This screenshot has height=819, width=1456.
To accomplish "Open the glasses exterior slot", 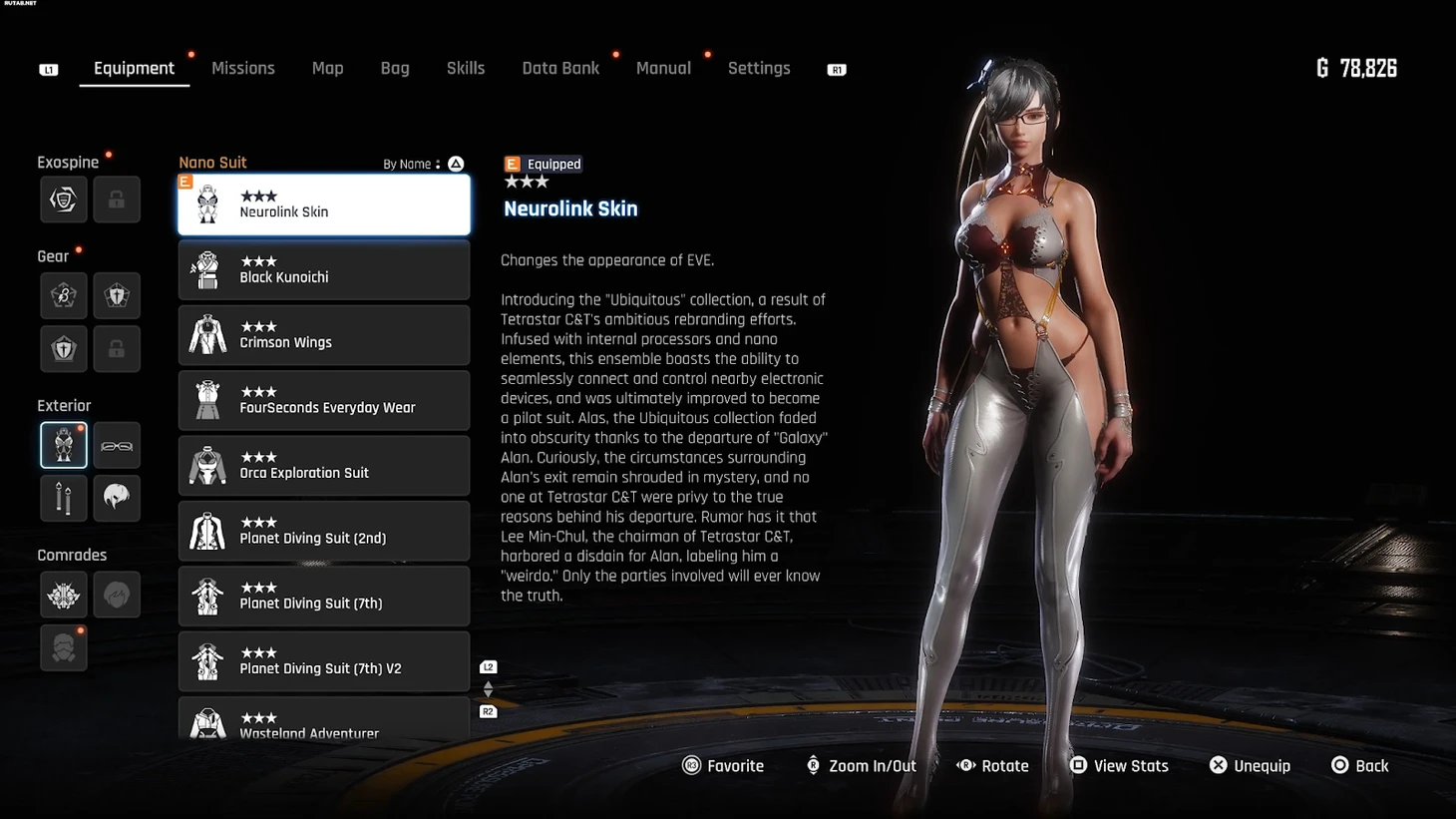I will [117, 445].
